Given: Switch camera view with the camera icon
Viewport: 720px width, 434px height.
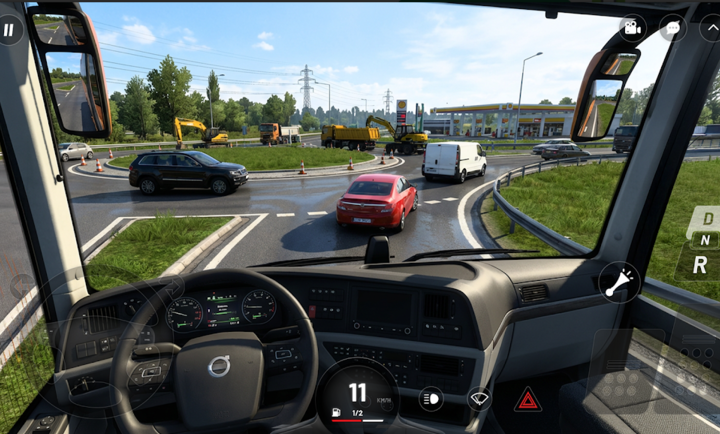Looking at the screenshot, I should point(632,29).
